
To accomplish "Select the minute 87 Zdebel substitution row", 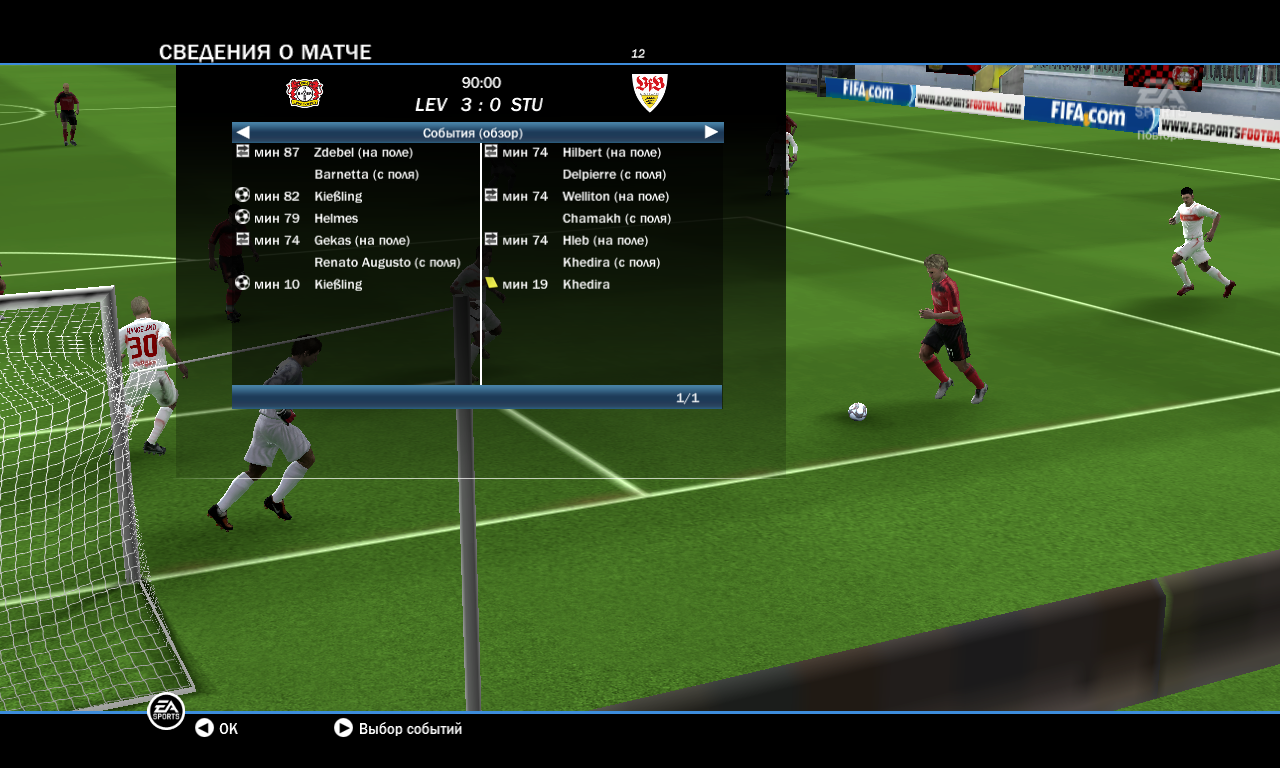I will point(356,153).
